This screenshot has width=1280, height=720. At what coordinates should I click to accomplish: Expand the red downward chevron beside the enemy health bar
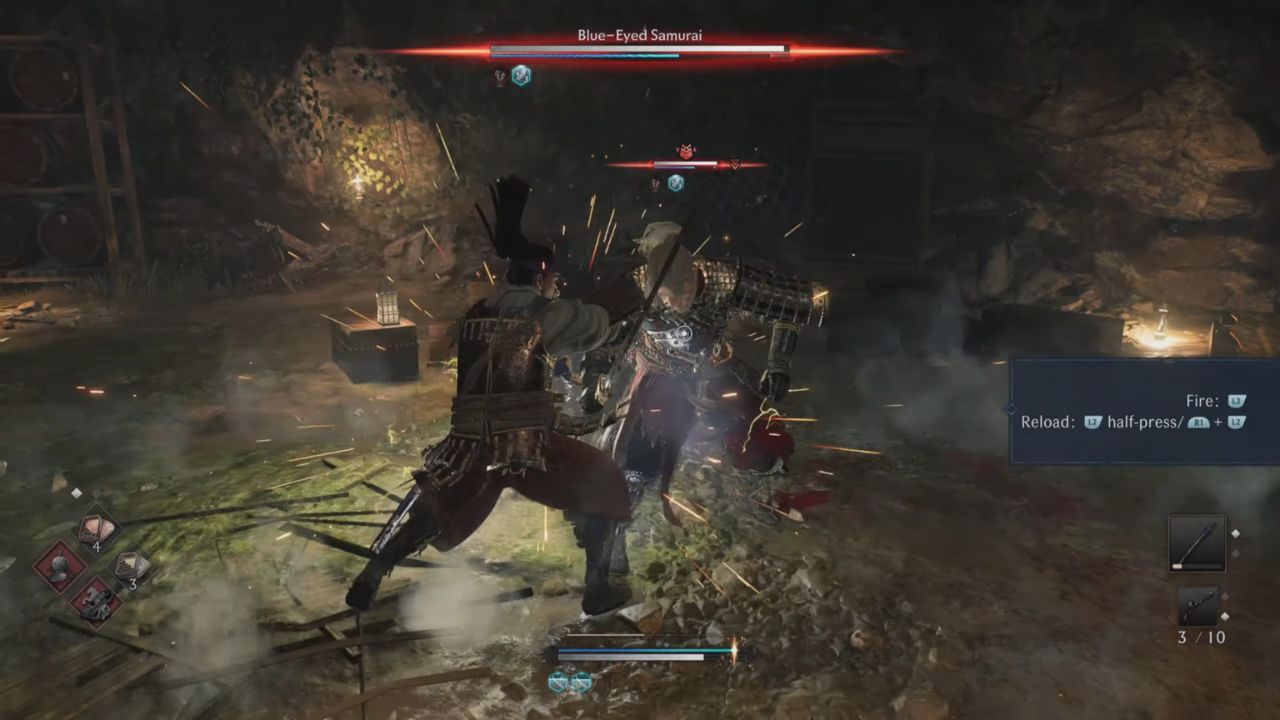(x=735, y=164)
